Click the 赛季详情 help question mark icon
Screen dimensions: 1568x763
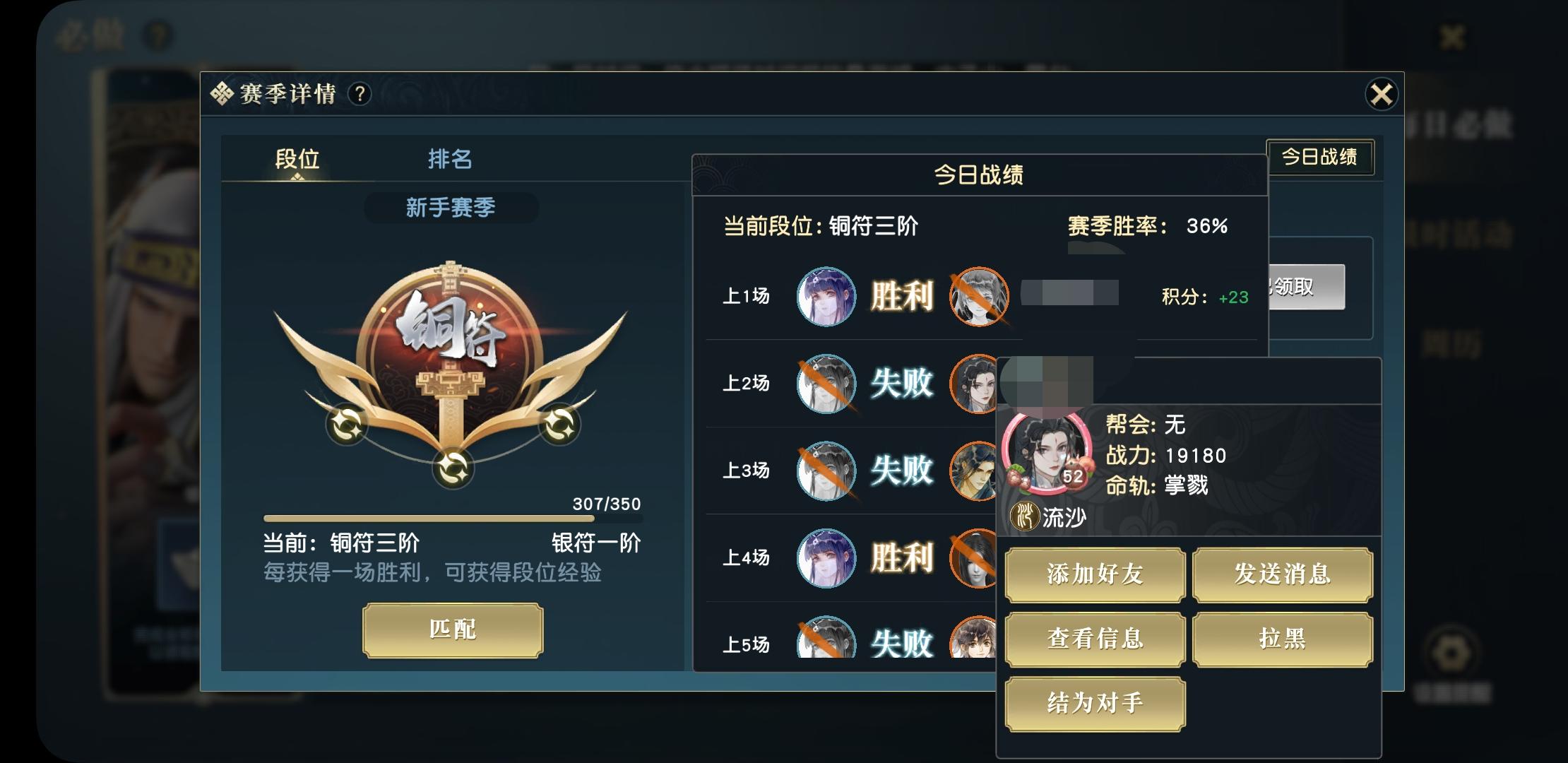coord(360,91)
